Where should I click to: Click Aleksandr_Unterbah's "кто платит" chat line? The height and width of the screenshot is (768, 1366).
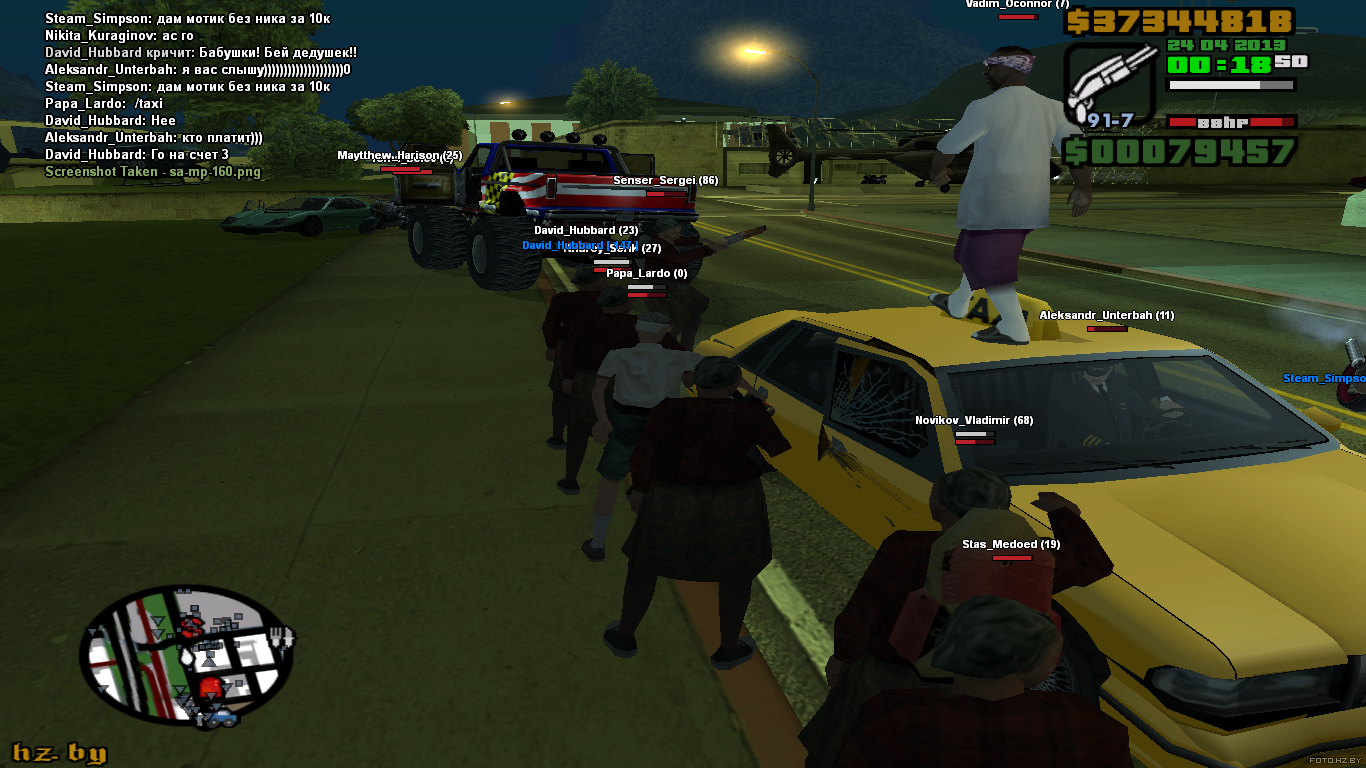tap(154, 138)
